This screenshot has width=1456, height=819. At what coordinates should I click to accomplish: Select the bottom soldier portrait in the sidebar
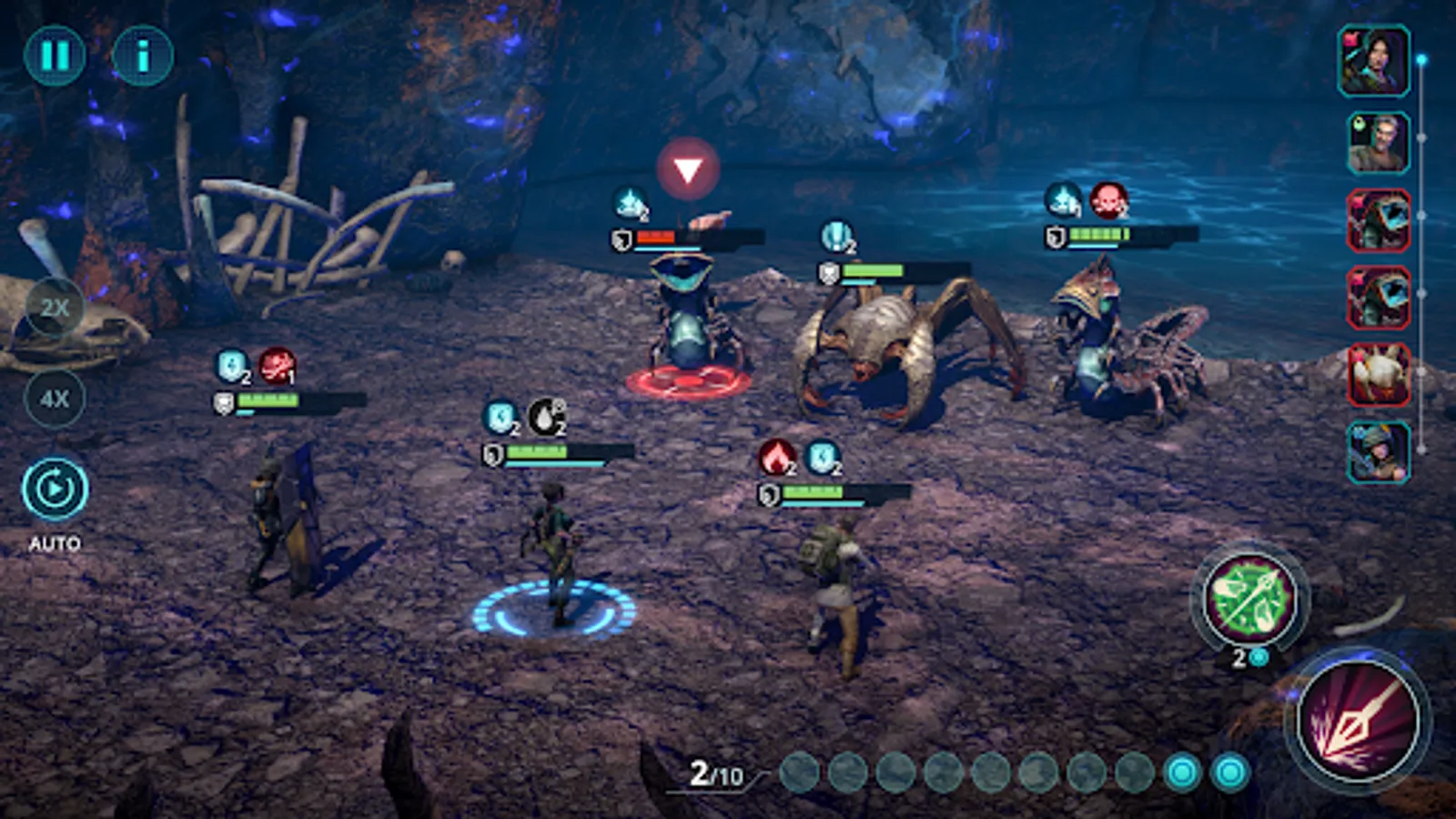(1377, 455)
